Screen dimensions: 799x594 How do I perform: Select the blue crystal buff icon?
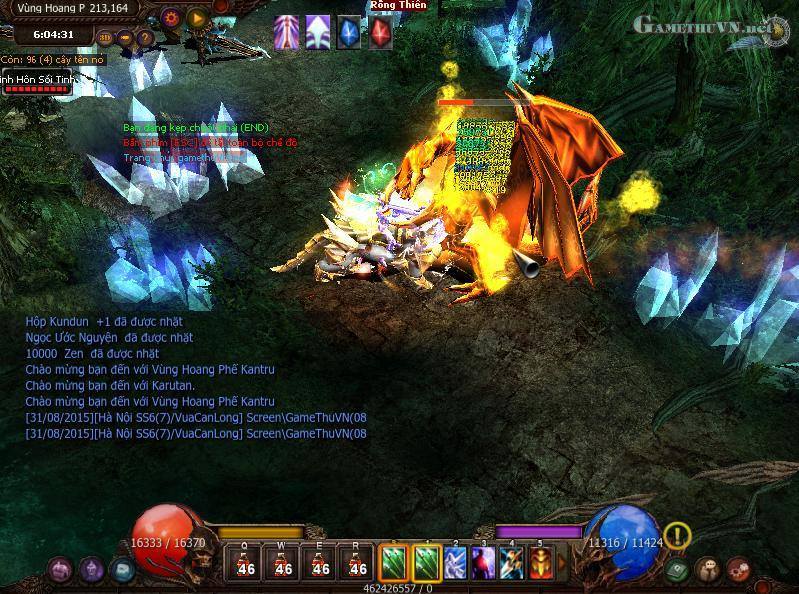pyautogui.click(x=349, y=33)
